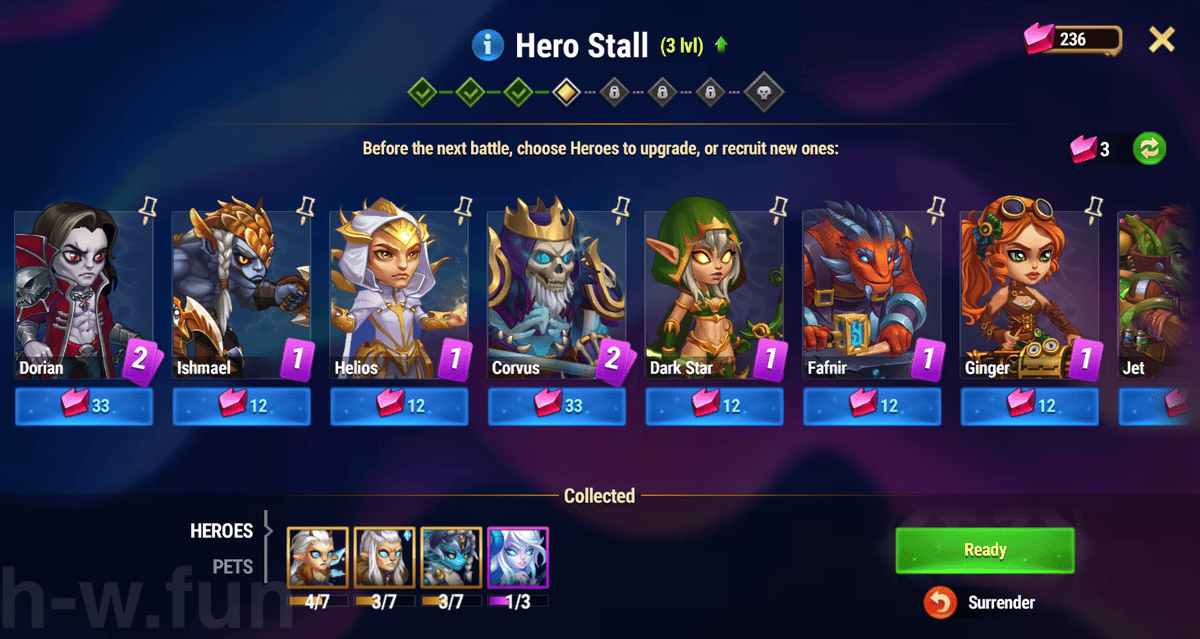Recruit Ginger for 12 tickets
Viewport: 1200px width, 639px height.
[x=1030, y=406]
